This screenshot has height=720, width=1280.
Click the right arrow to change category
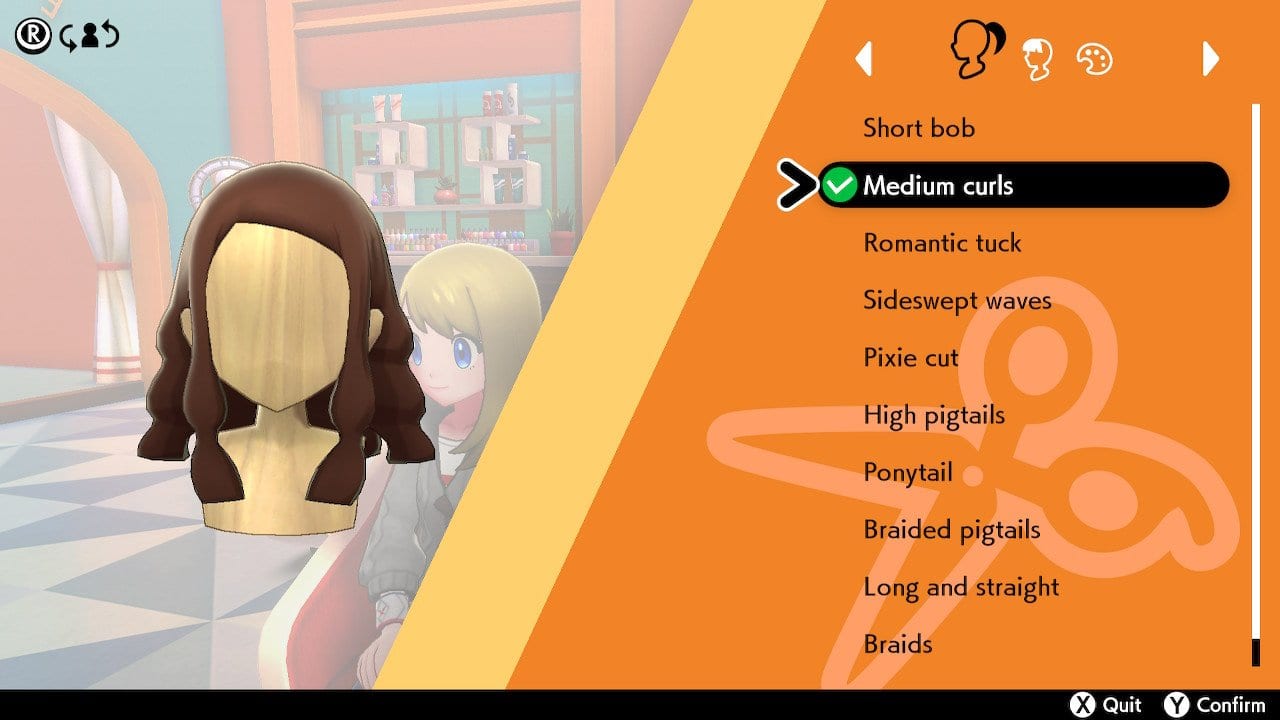click(1208, 60)
